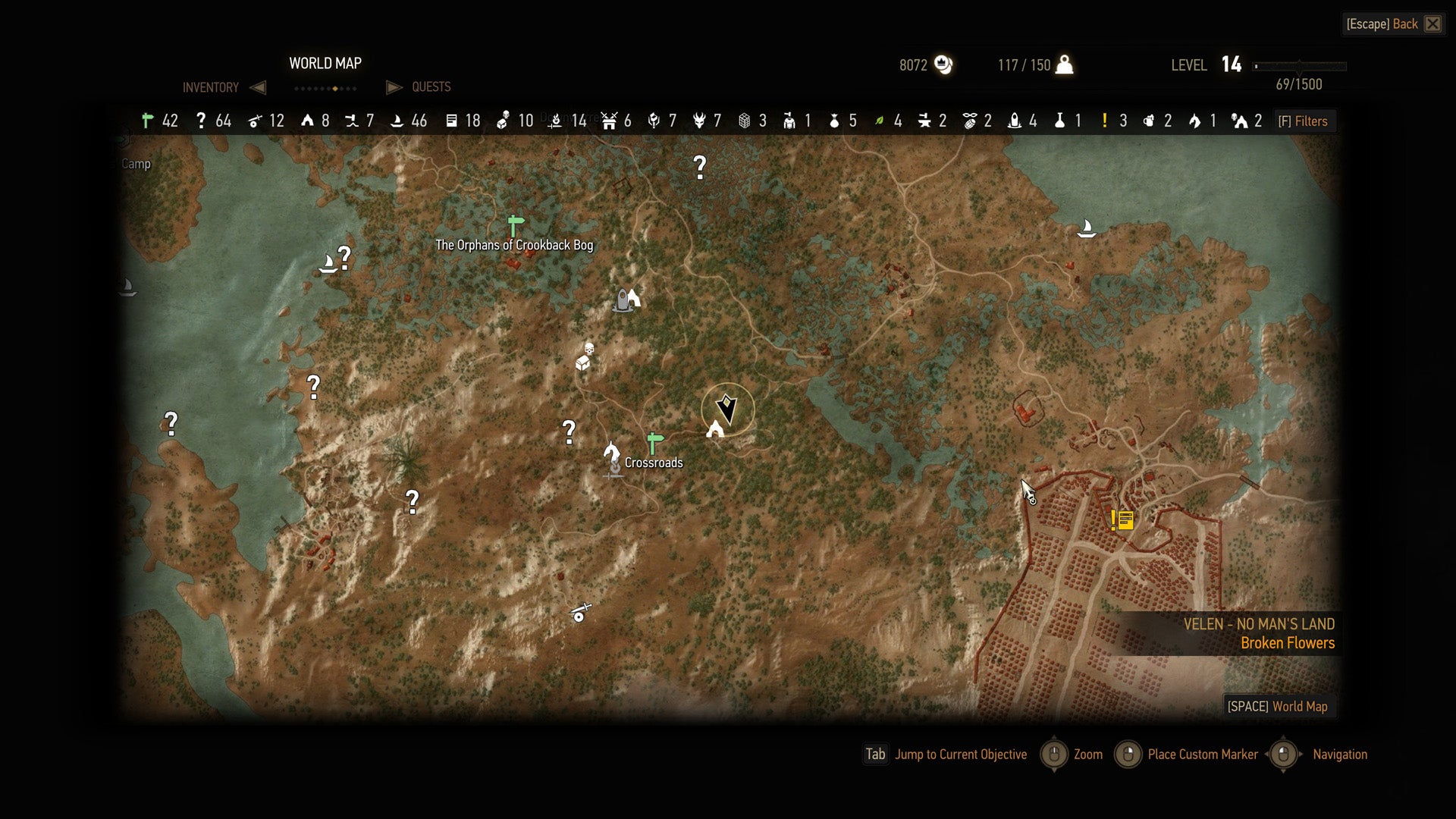This screenshot has width=1456, height=819.
Task: Select the Crossroads signpost on the map
Action: (654, 438)
